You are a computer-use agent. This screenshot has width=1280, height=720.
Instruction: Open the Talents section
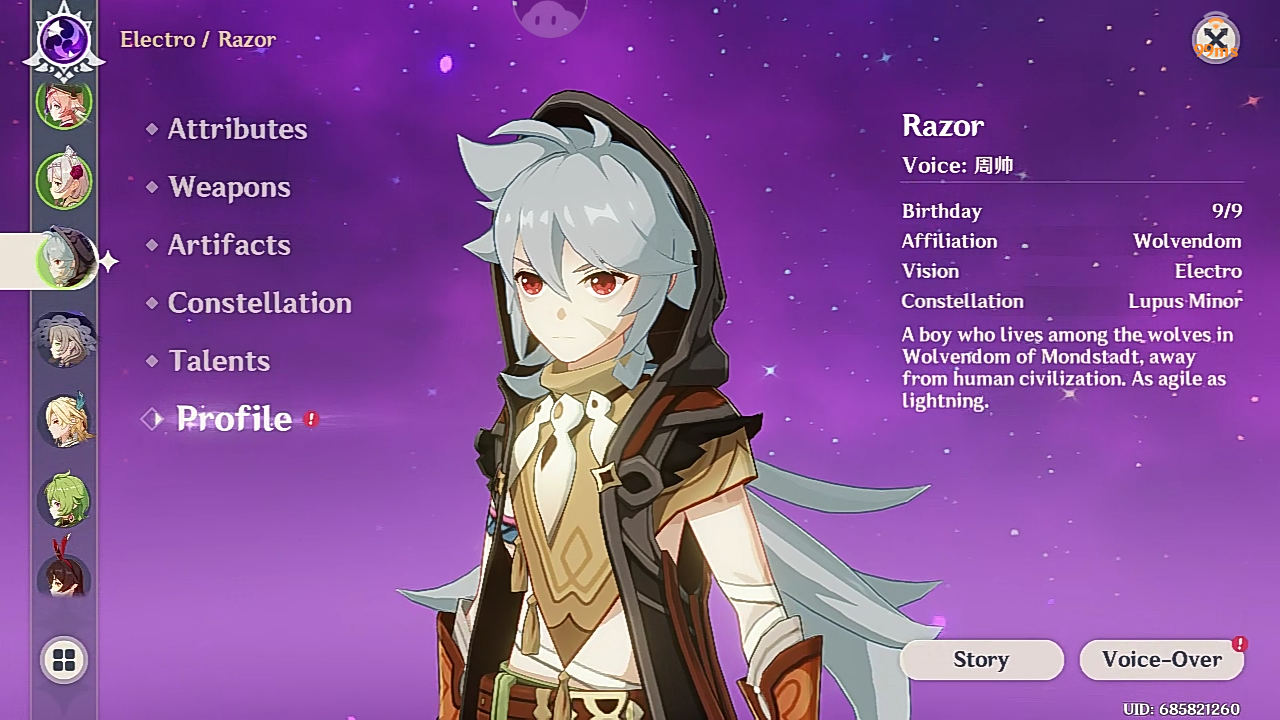[x=219, y=361]
